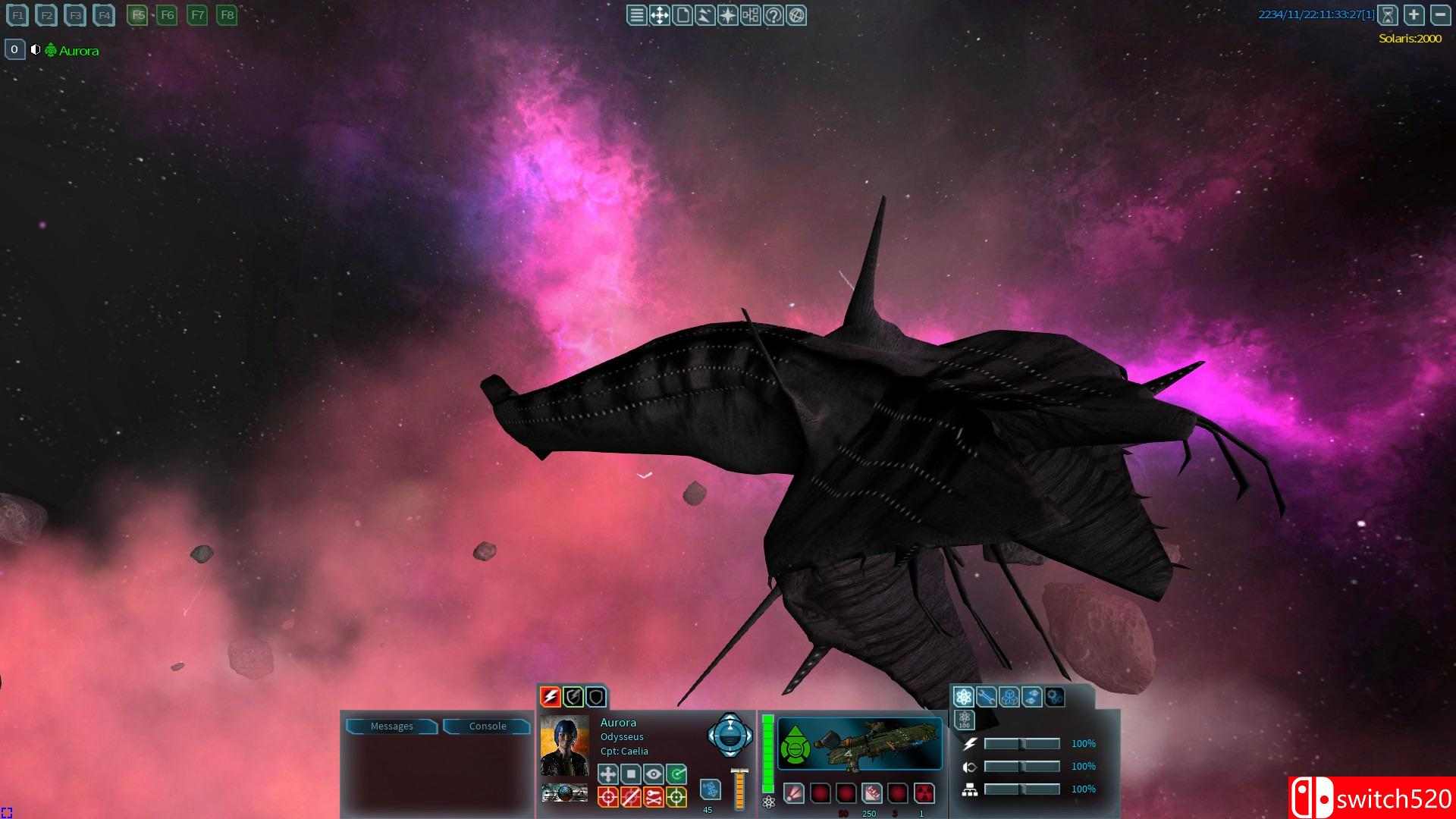Viewport: 1456px width, 819px height.
Task: Click the downward chevron on the navigation compass
Action: coord(730,755)
